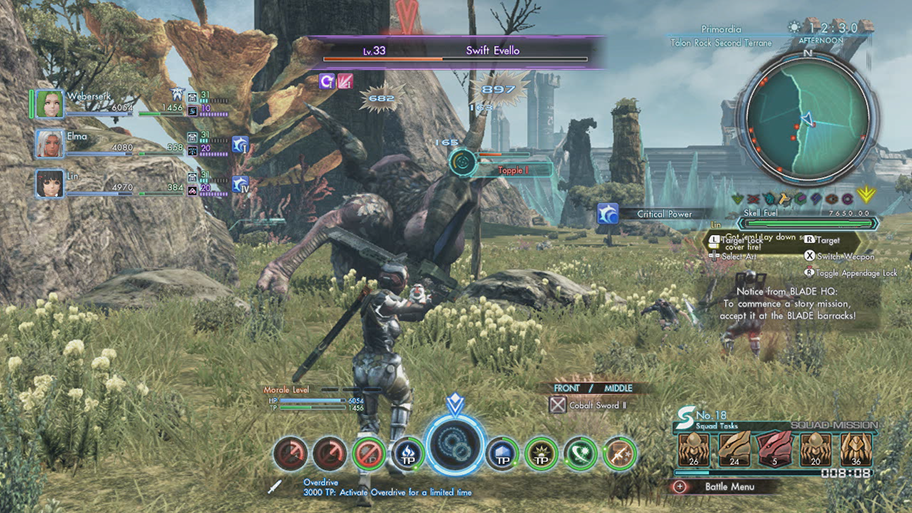Select Elma's party portrait

[49, 143]
